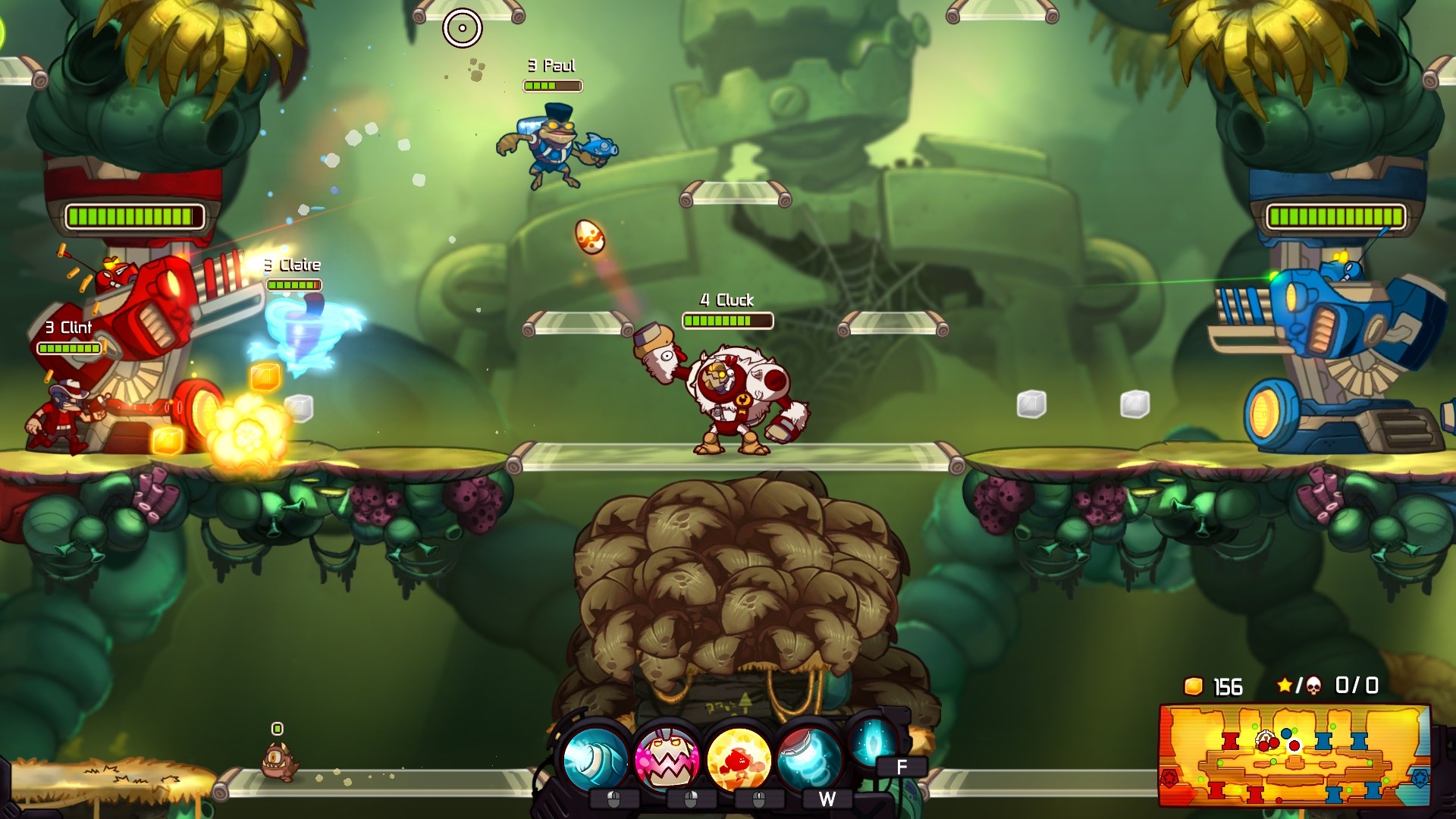Click the left mouse button prompt under first ability
Viewport: 1456px width, 819px height.
tap(613, 799)
